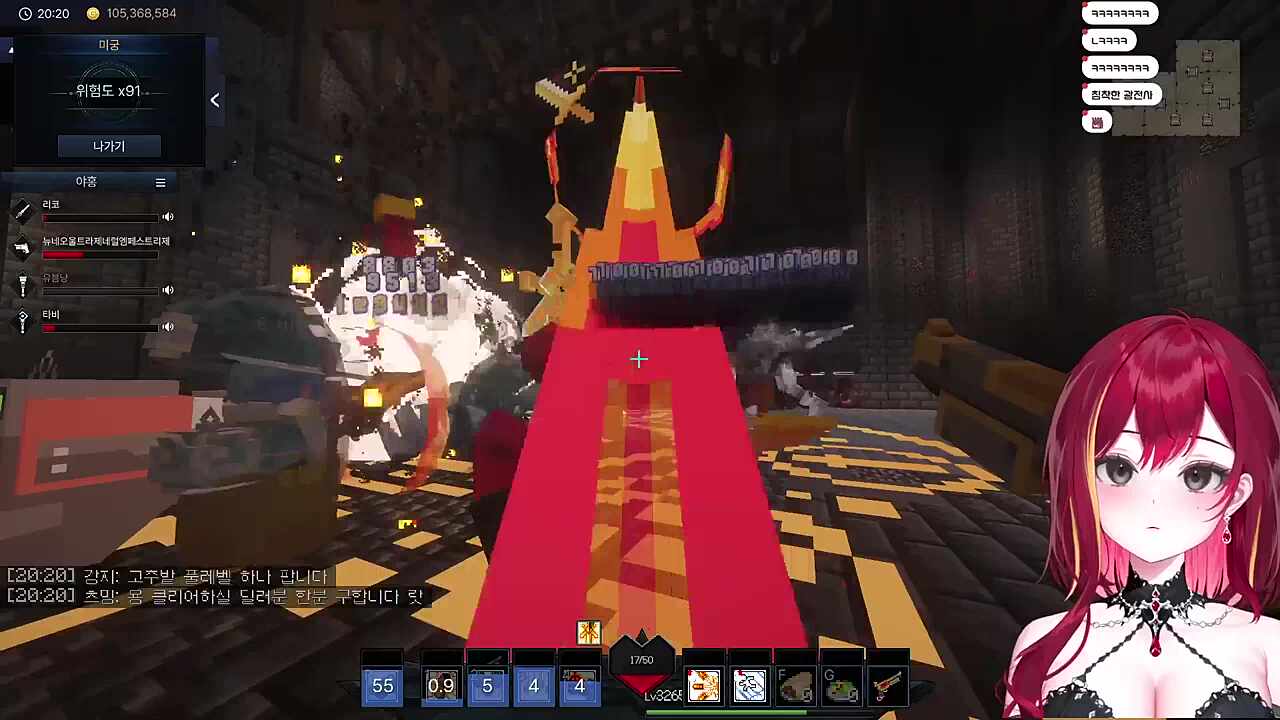Screen dimensions: 1280x720
Task: Select the skill slot showing cooldown 0.9
Action: point(441,686)
